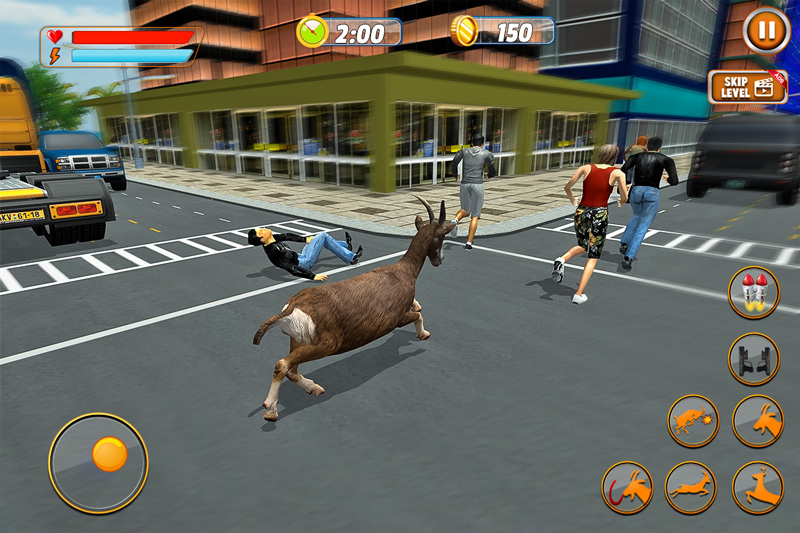Click the Skip Level button
Viewport: 800px width, 533px height.
746,87
